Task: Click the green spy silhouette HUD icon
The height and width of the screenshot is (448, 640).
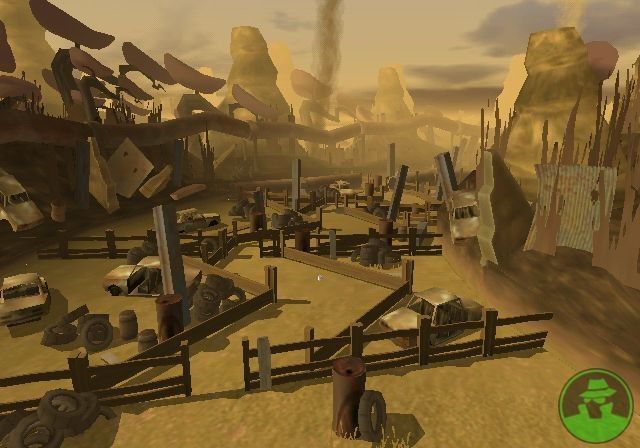Action: (x=594, y=404)
